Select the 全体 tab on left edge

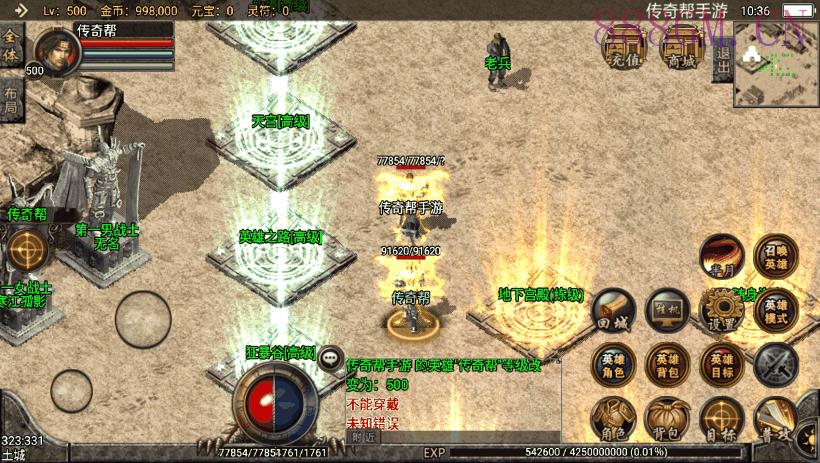point(11,45)
